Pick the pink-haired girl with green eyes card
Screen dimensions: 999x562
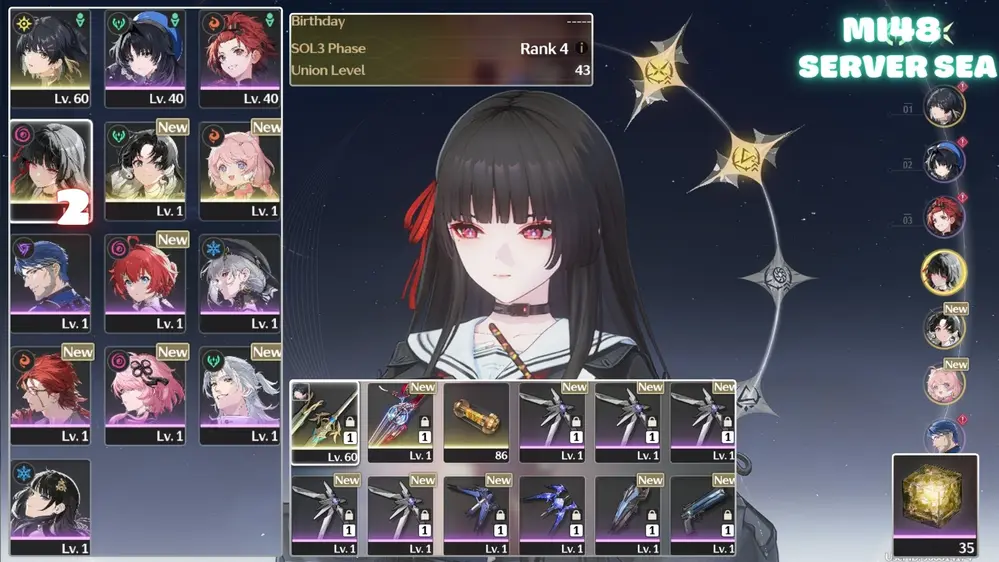pos(239,170)
